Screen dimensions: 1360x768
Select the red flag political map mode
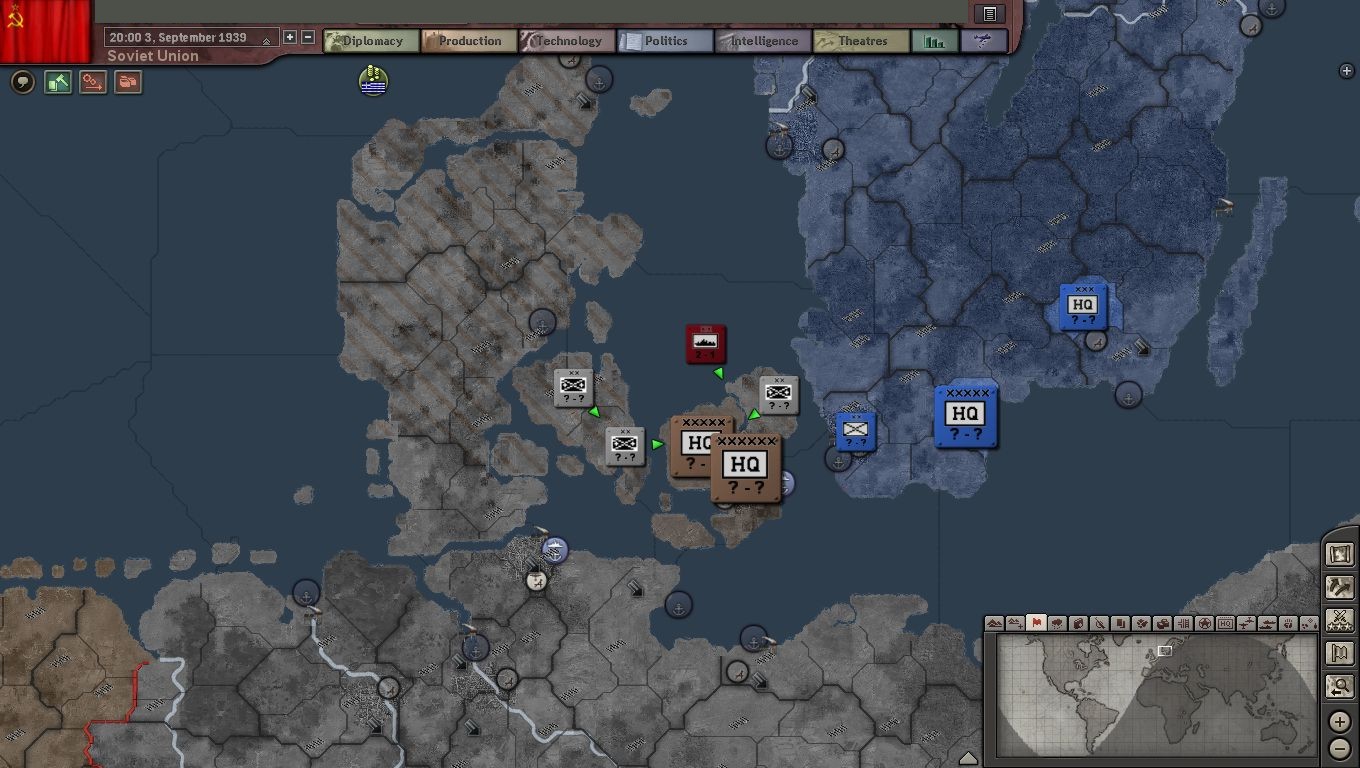point(1036,623)
